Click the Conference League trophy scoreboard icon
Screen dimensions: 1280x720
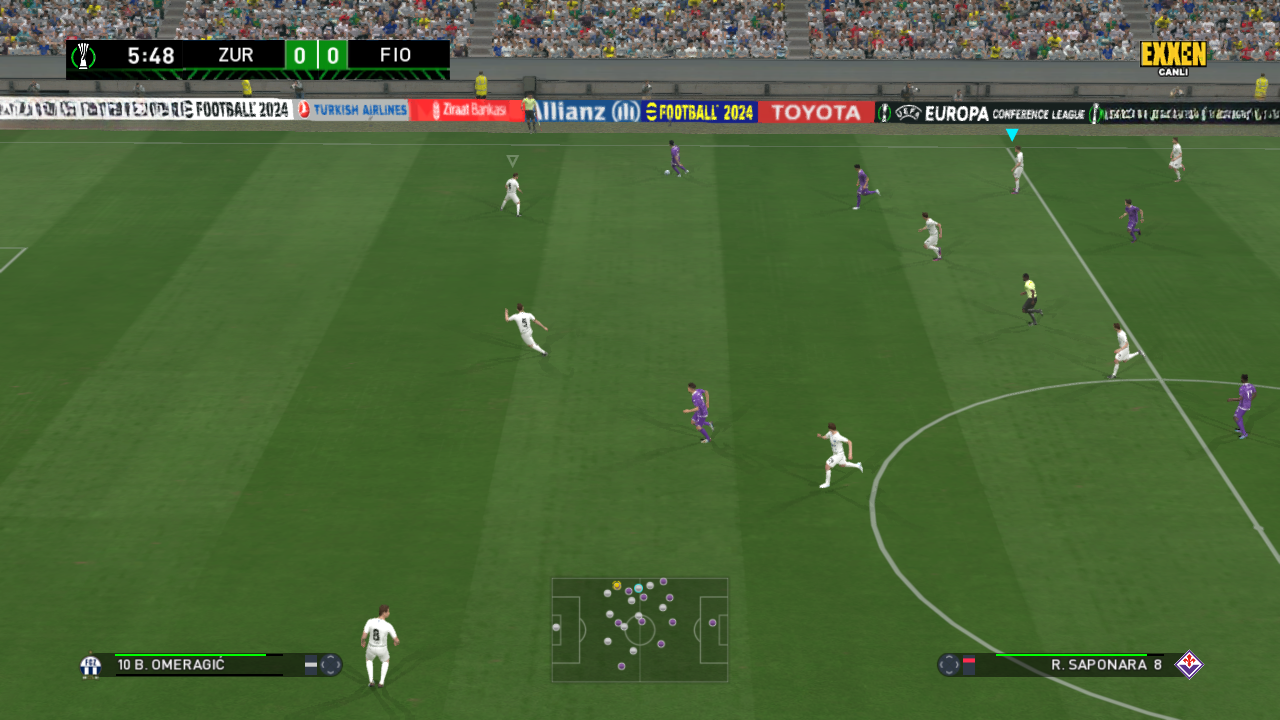tap(85, 56)
